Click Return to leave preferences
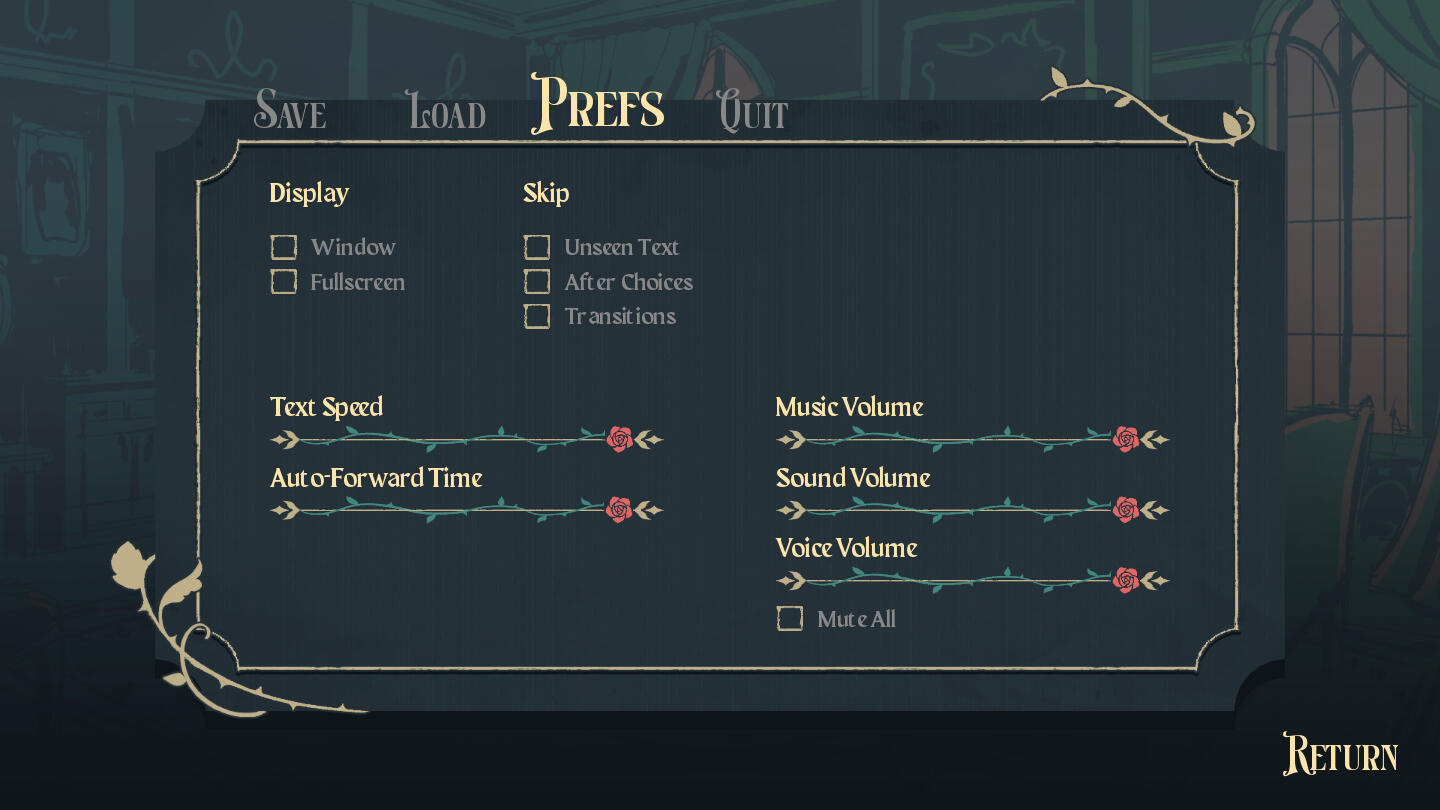 point(1340,755)
